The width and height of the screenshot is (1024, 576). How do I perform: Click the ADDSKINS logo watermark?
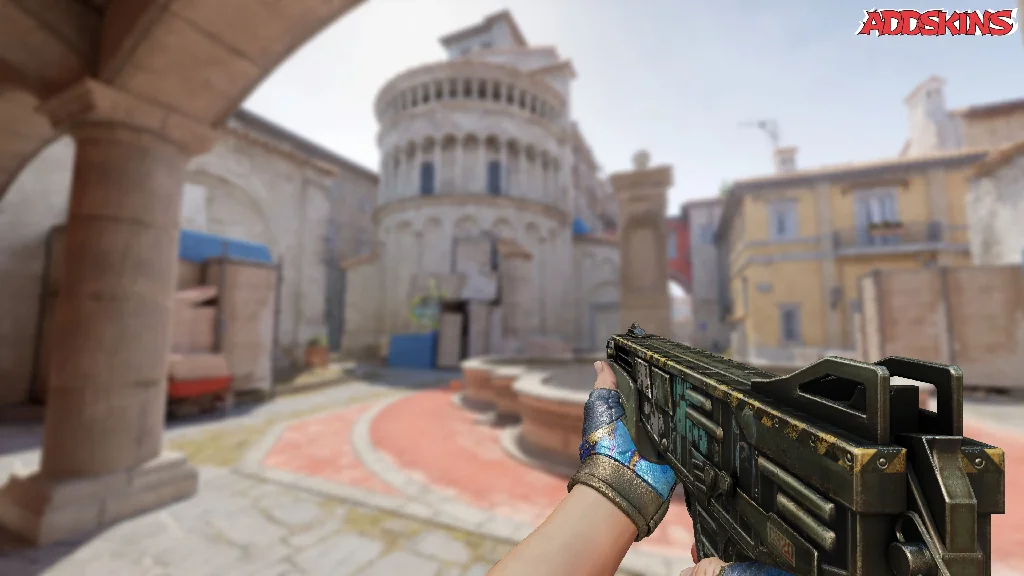pyautogui.click(x=936, y=23)
